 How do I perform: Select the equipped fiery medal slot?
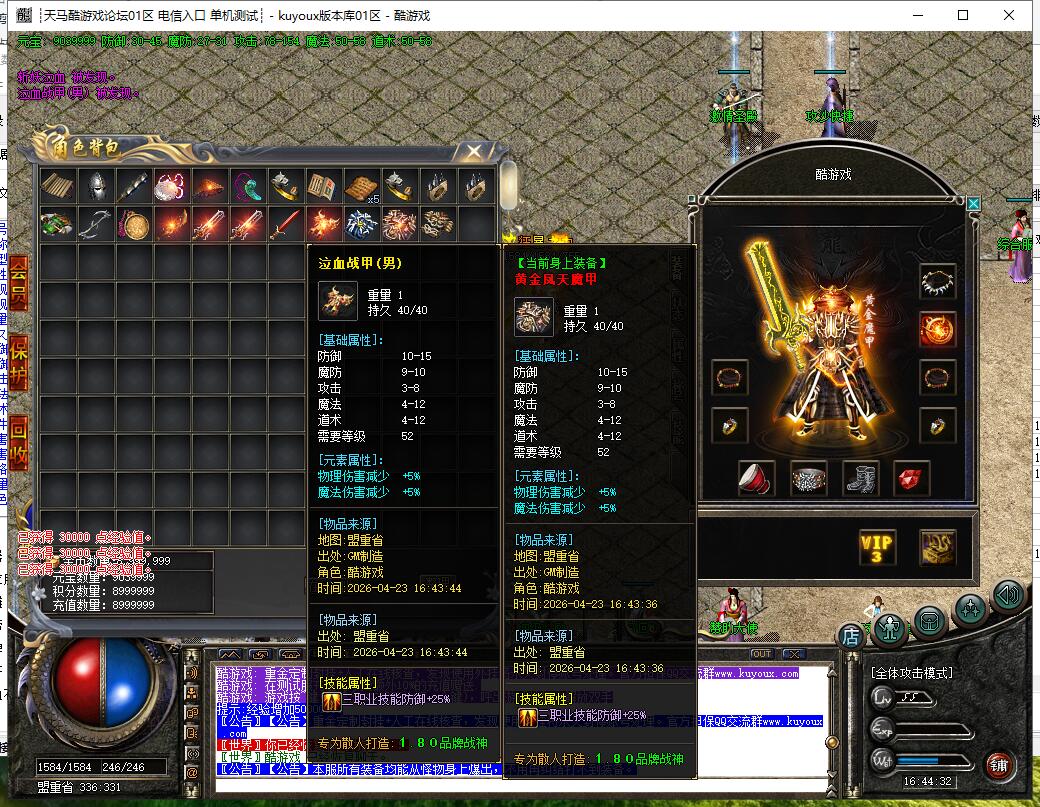pos(938,329)
